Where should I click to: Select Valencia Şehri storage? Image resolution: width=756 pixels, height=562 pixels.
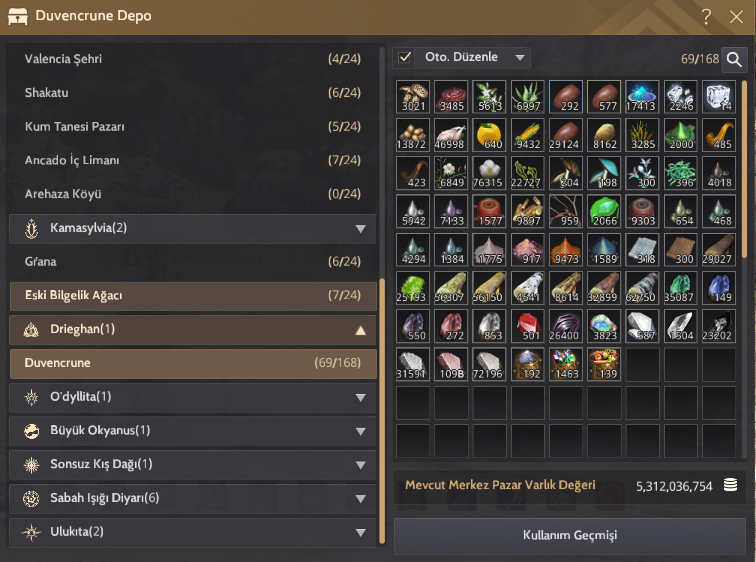coord(192,59)
